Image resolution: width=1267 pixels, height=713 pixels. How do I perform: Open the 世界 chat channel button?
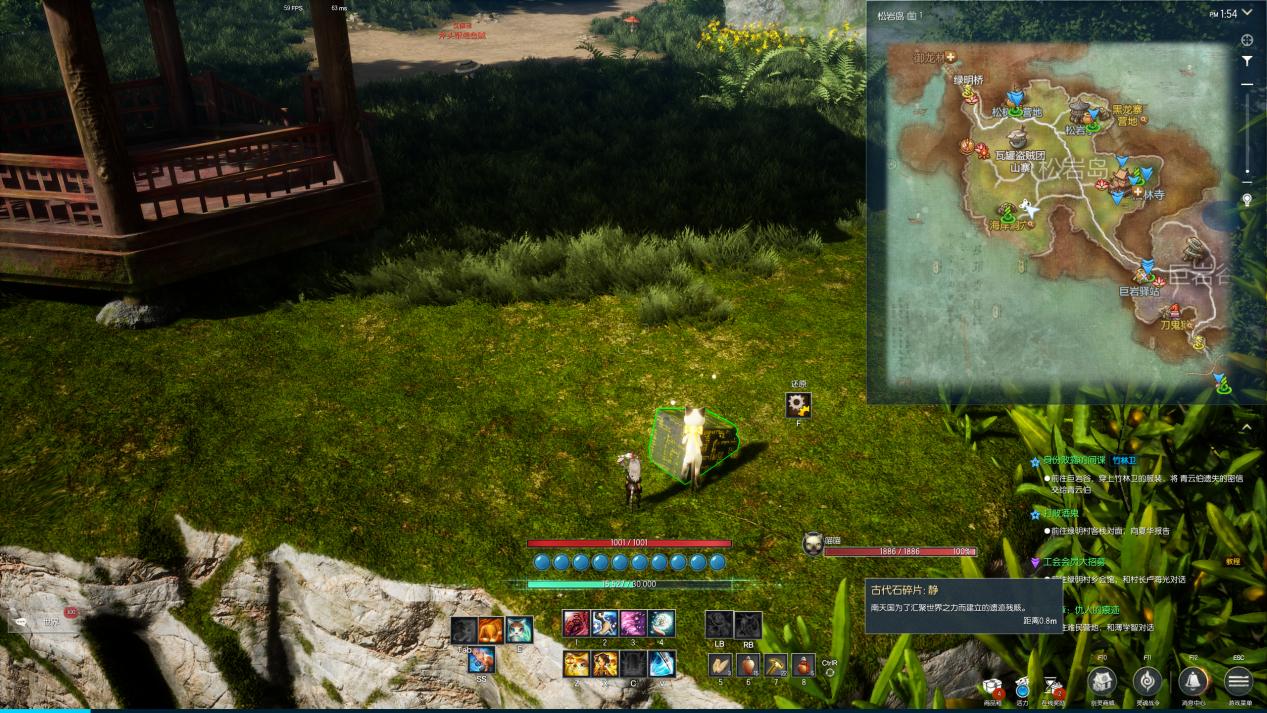tap(47, 621)
